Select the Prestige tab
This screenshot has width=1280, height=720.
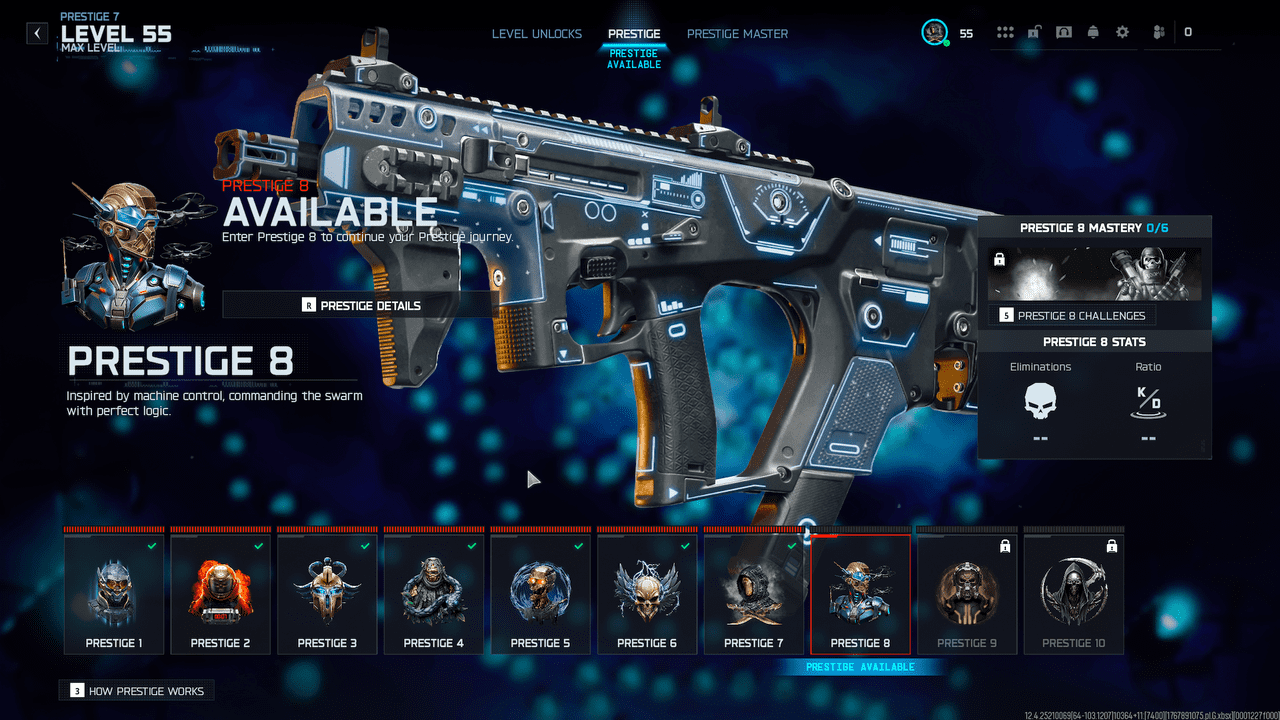(634, 34)
